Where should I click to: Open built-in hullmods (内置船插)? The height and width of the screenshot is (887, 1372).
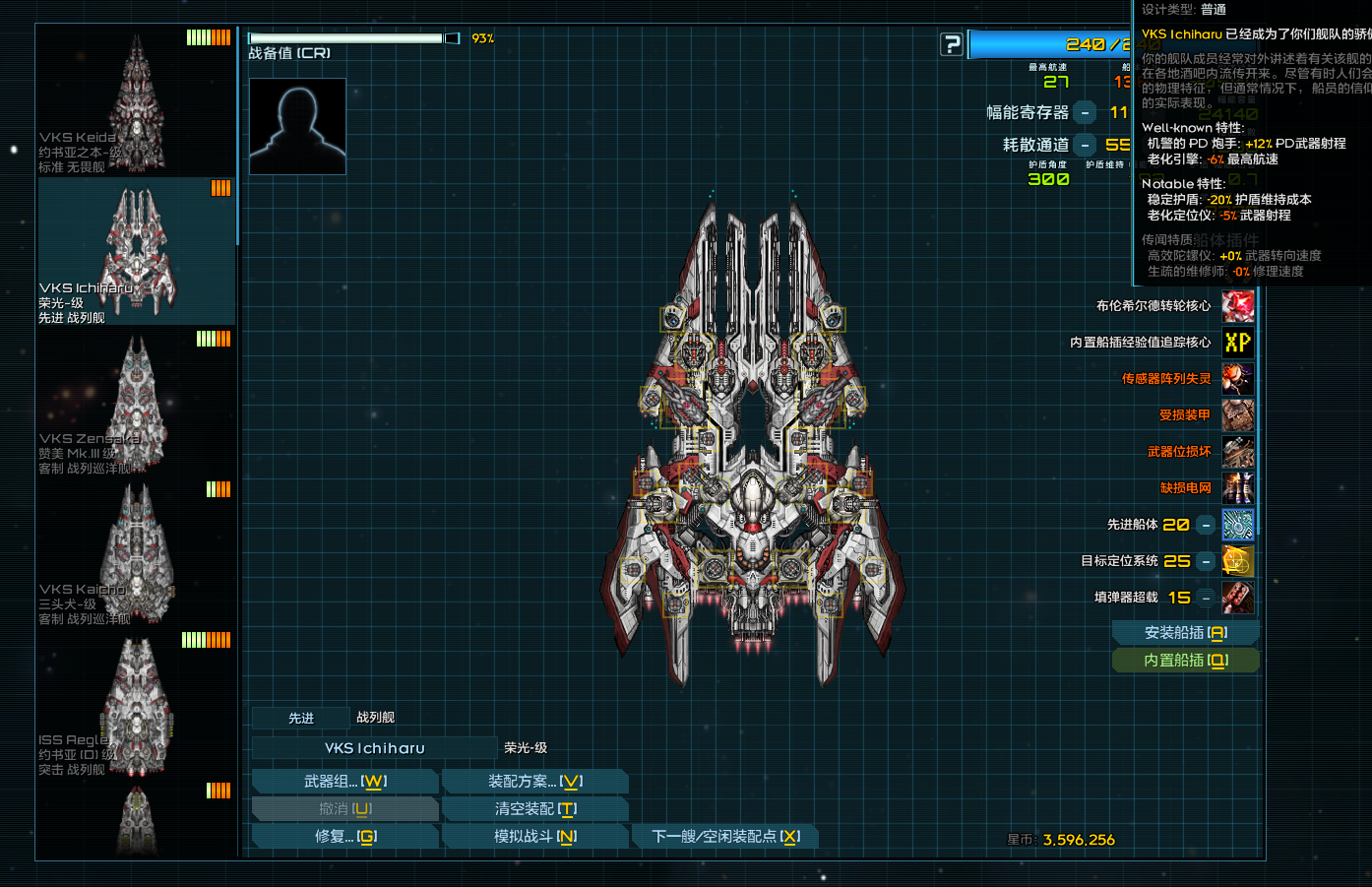tap(1185, 661)
